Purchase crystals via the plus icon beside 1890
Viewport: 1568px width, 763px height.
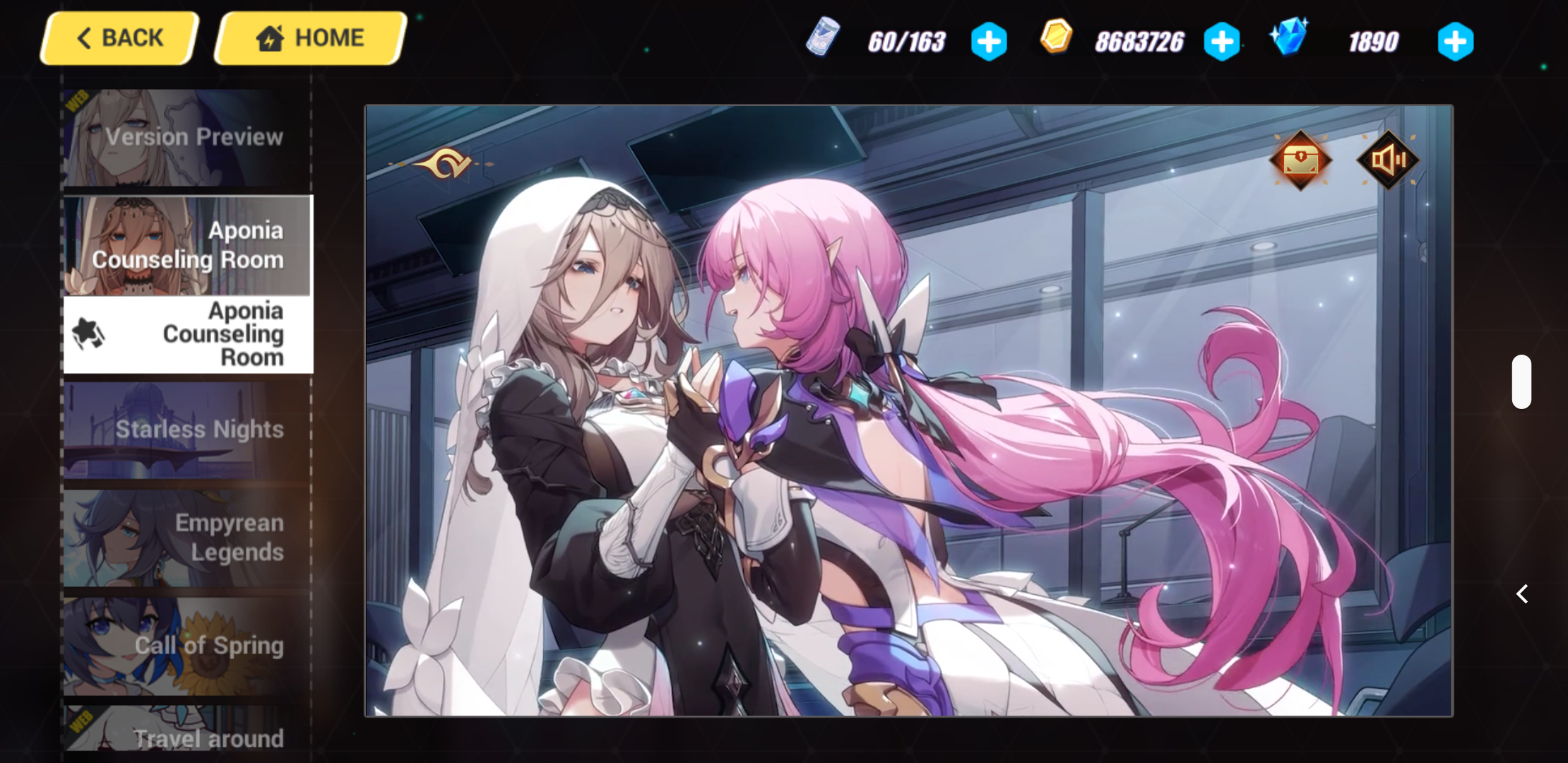1455,41
